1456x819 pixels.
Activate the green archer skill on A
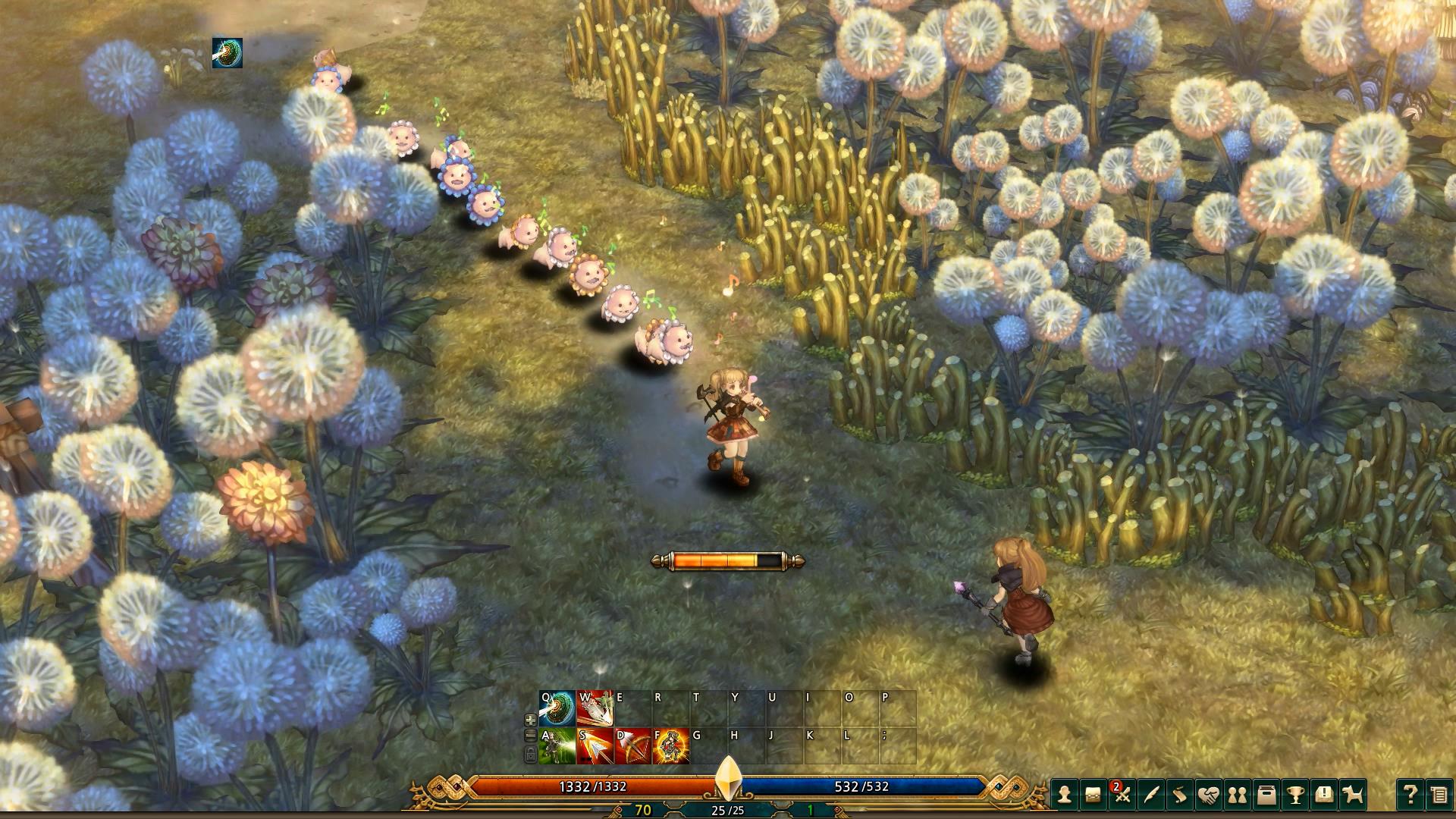557,746
